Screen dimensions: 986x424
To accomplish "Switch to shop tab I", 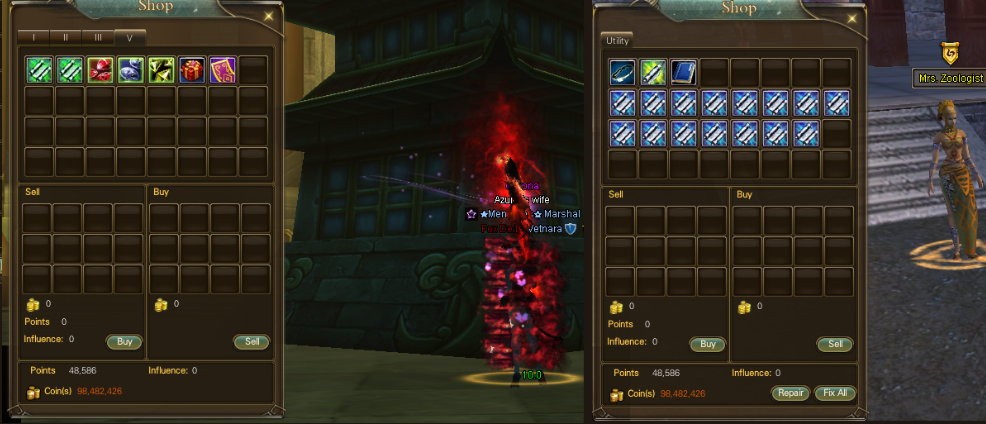I will pos(34,37).
